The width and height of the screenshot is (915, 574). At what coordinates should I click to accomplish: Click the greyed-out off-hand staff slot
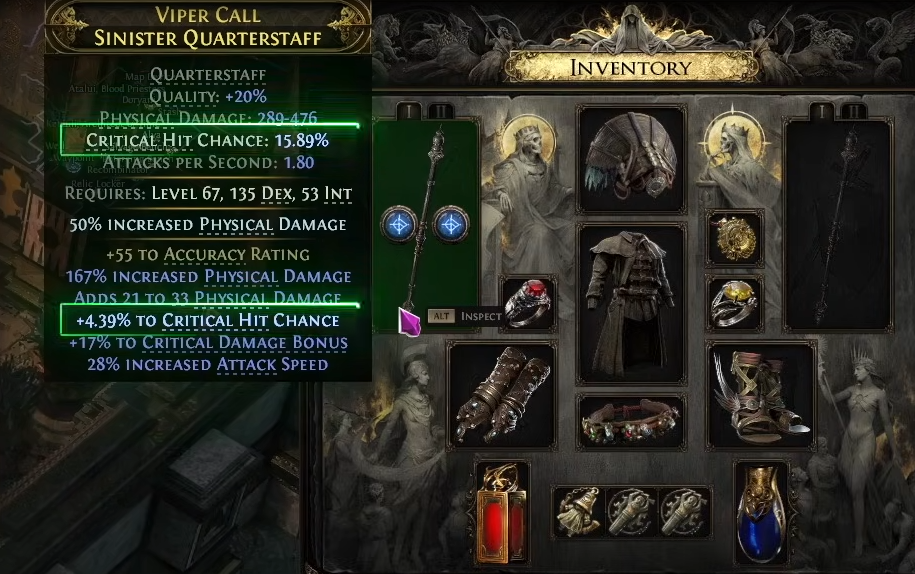[x=837, y=225]
